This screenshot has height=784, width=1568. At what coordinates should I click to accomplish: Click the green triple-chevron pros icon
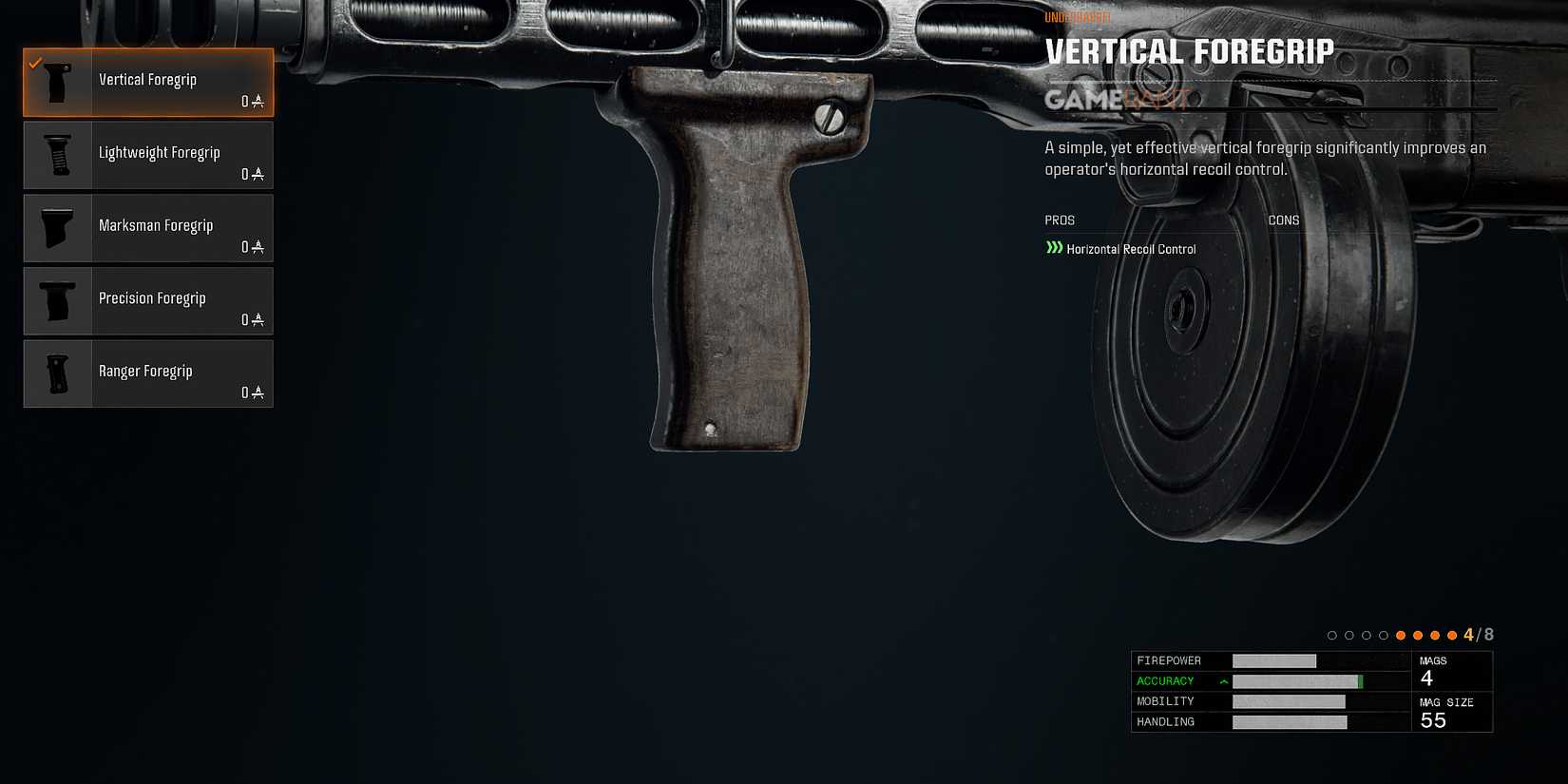pos(1052,248)
